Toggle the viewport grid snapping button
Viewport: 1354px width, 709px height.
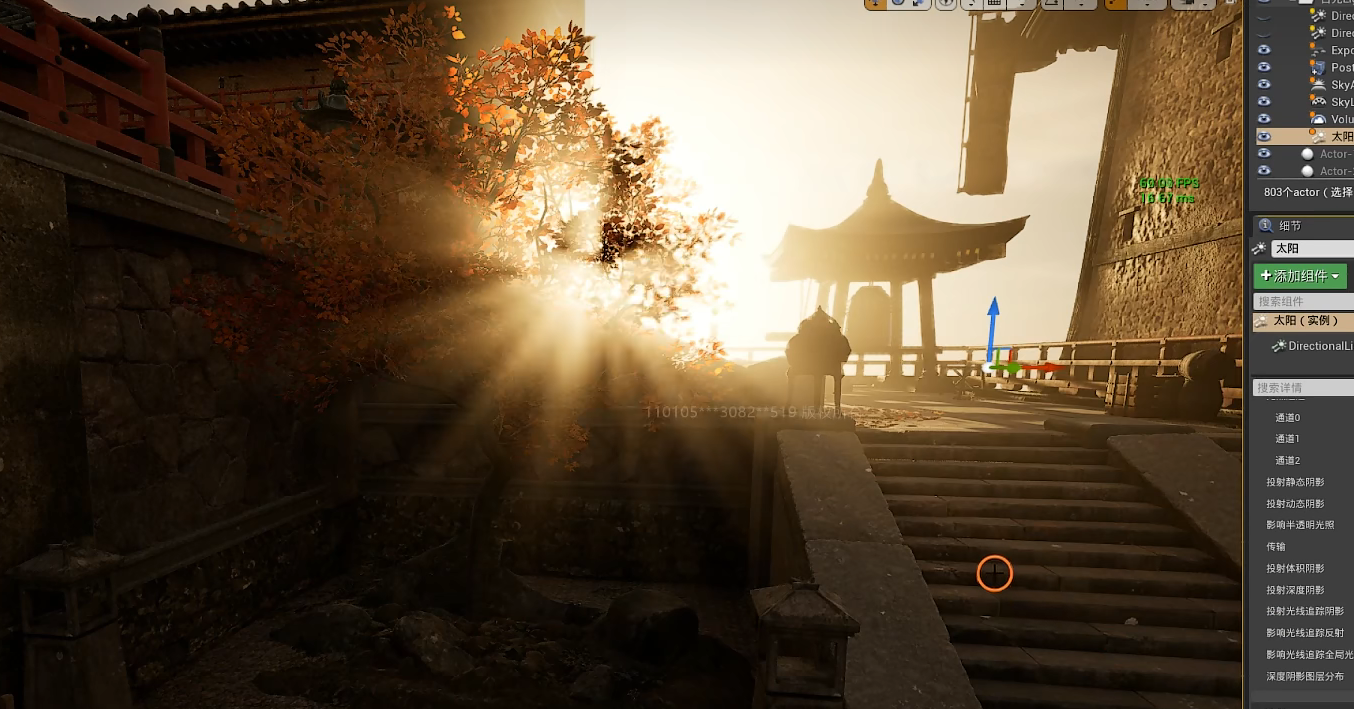994,4
